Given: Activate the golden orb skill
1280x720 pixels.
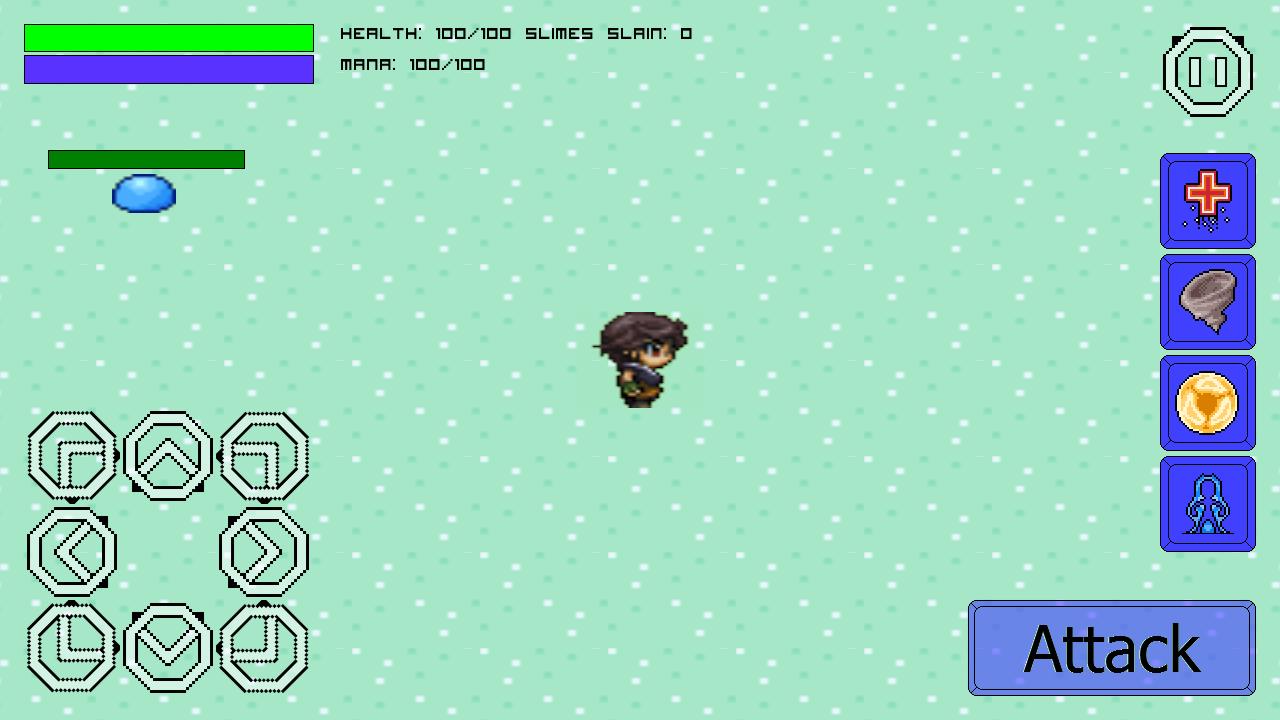Looking at the screenshot, I should pyautogui.click(x=1207, y=401).
